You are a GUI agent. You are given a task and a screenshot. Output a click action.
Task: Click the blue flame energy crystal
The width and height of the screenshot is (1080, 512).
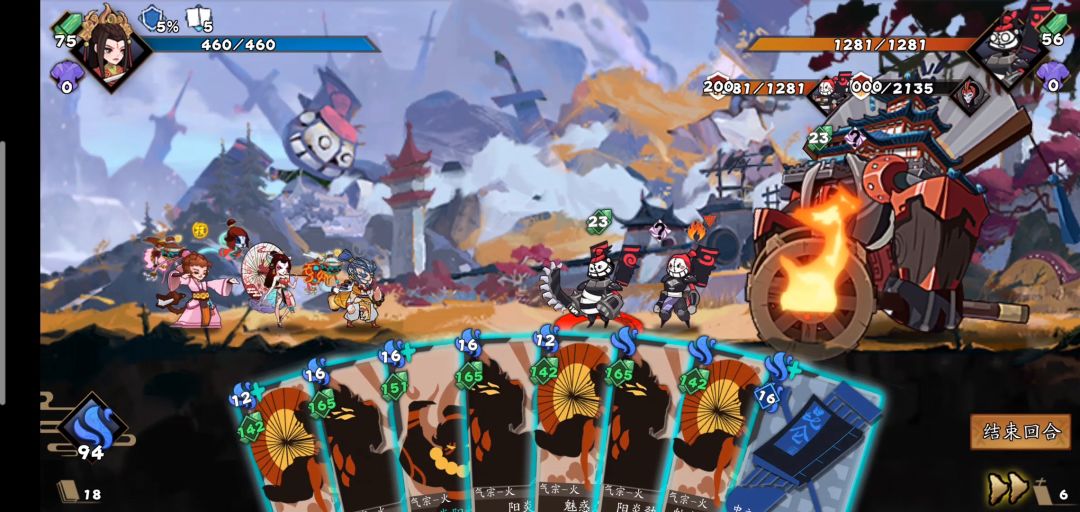(x=91, y=423)
